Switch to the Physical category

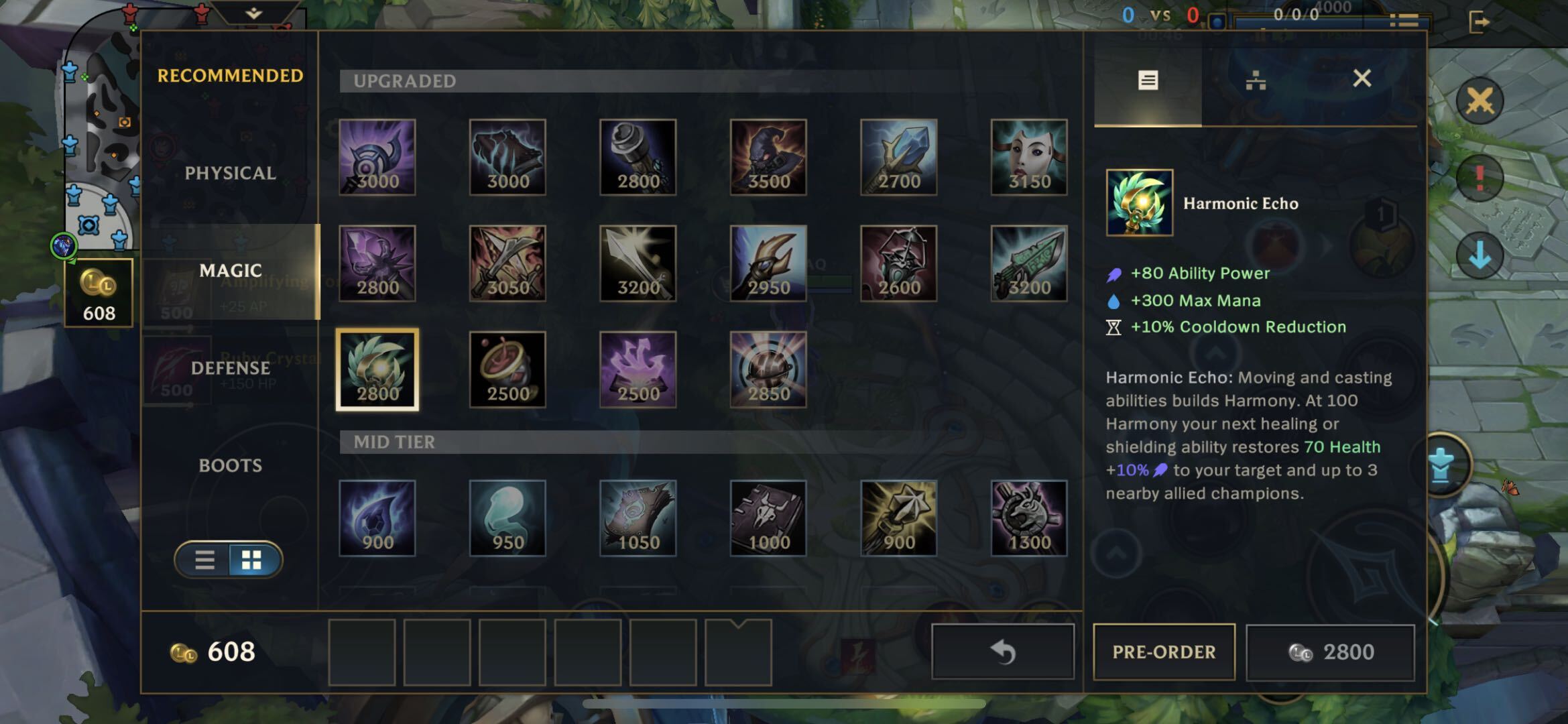(230, 173)
